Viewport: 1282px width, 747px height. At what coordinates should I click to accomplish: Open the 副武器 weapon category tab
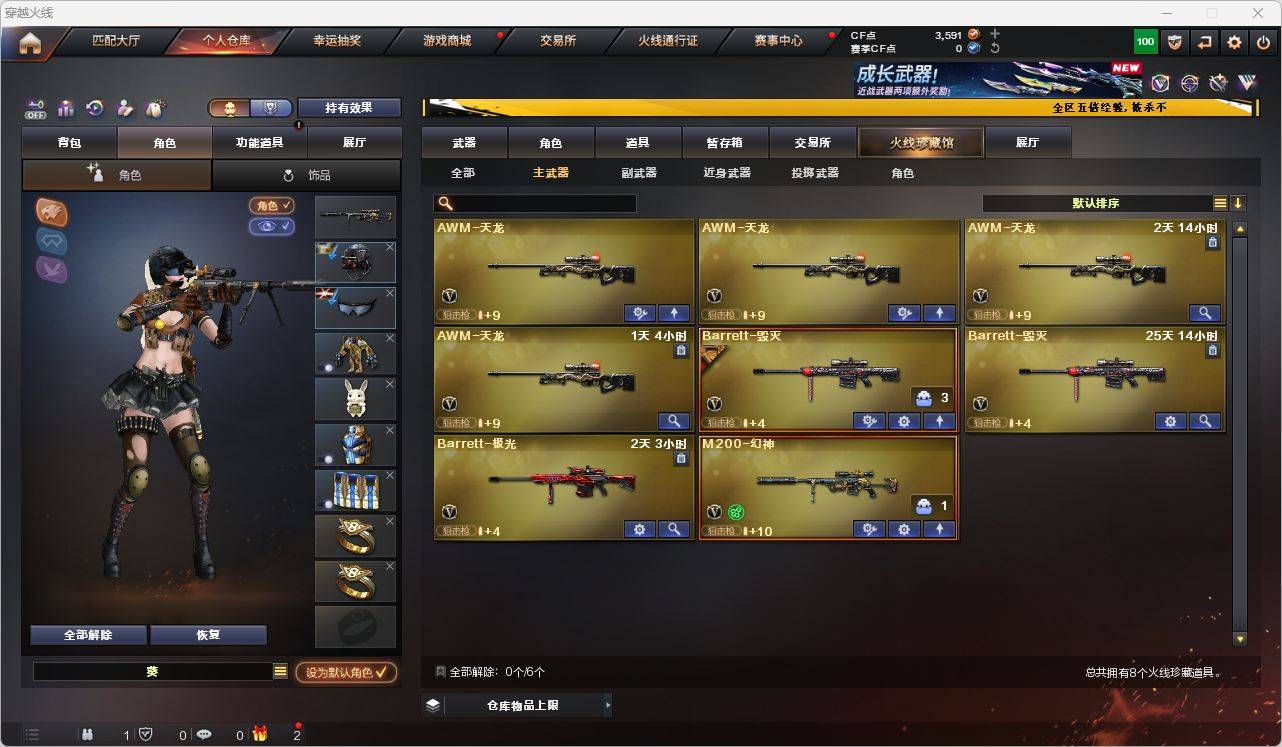coord(641,172)
